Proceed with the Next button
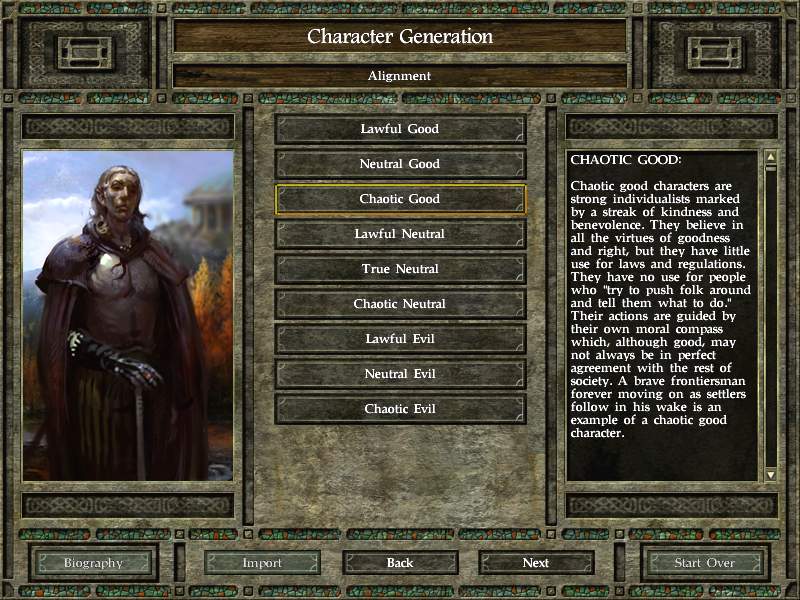The width and height of the screenshot is (800, 600). [536, 563]
